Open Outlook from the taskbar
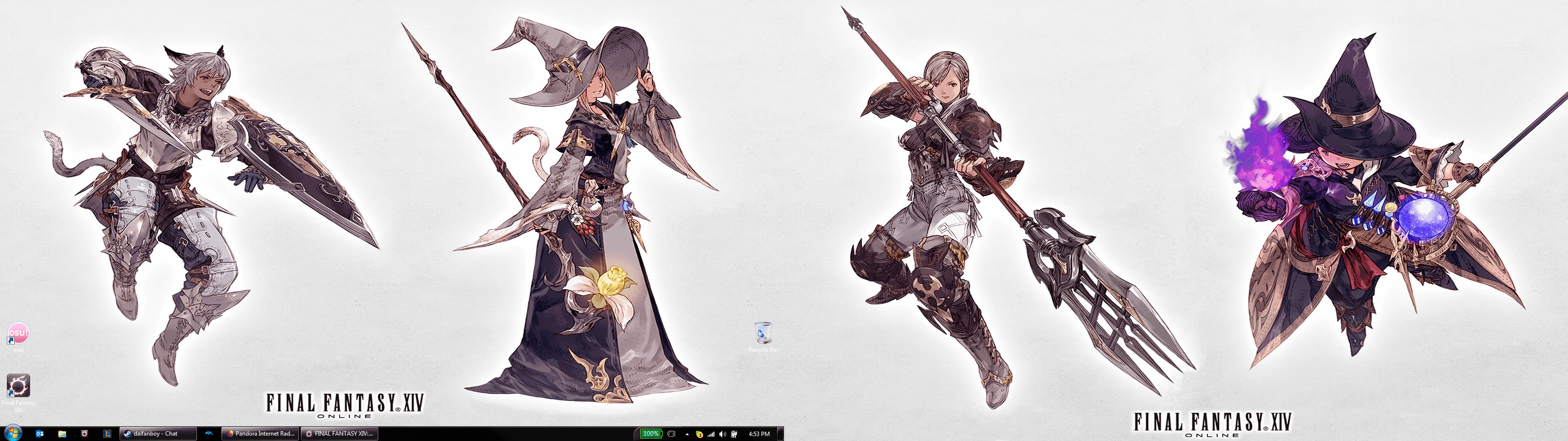Image resolution: width=1568 pixels, height=441 pixels. 39,434
